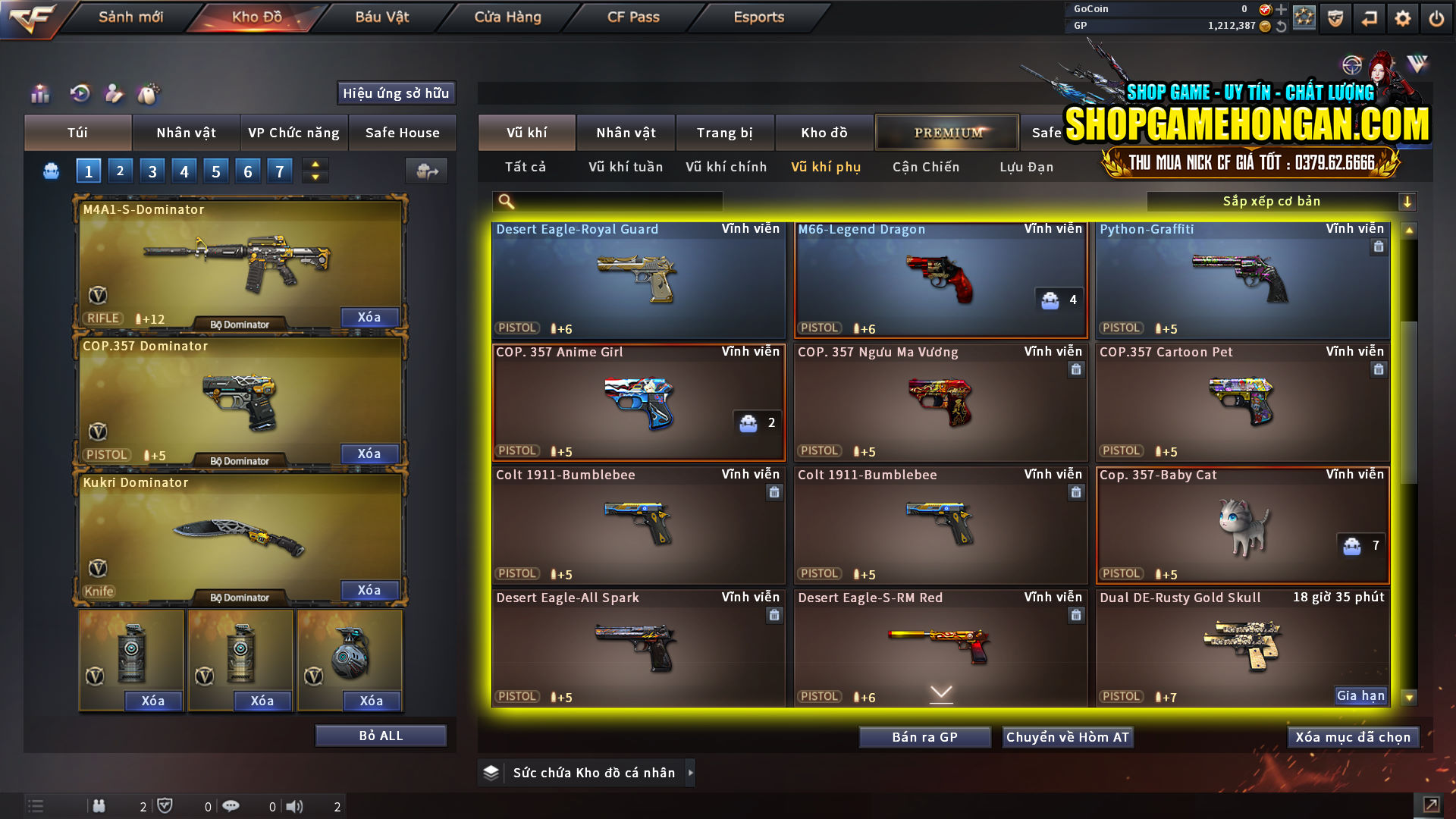
Task: Switch to the Premium tab
Action: point(946,132)
